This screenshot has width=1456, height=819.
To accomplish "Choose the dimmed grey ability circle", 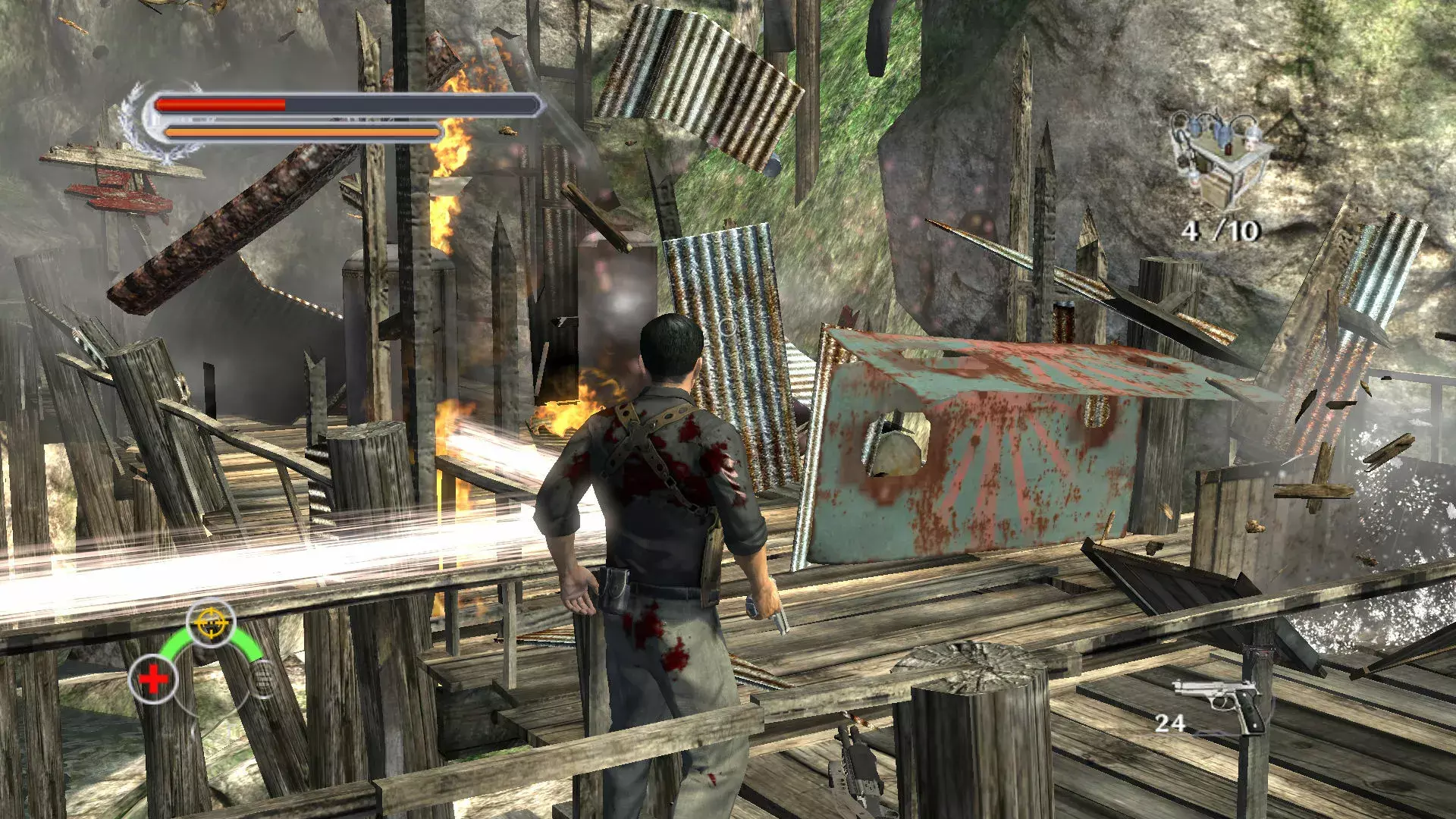I will click(x=264, y=677).
